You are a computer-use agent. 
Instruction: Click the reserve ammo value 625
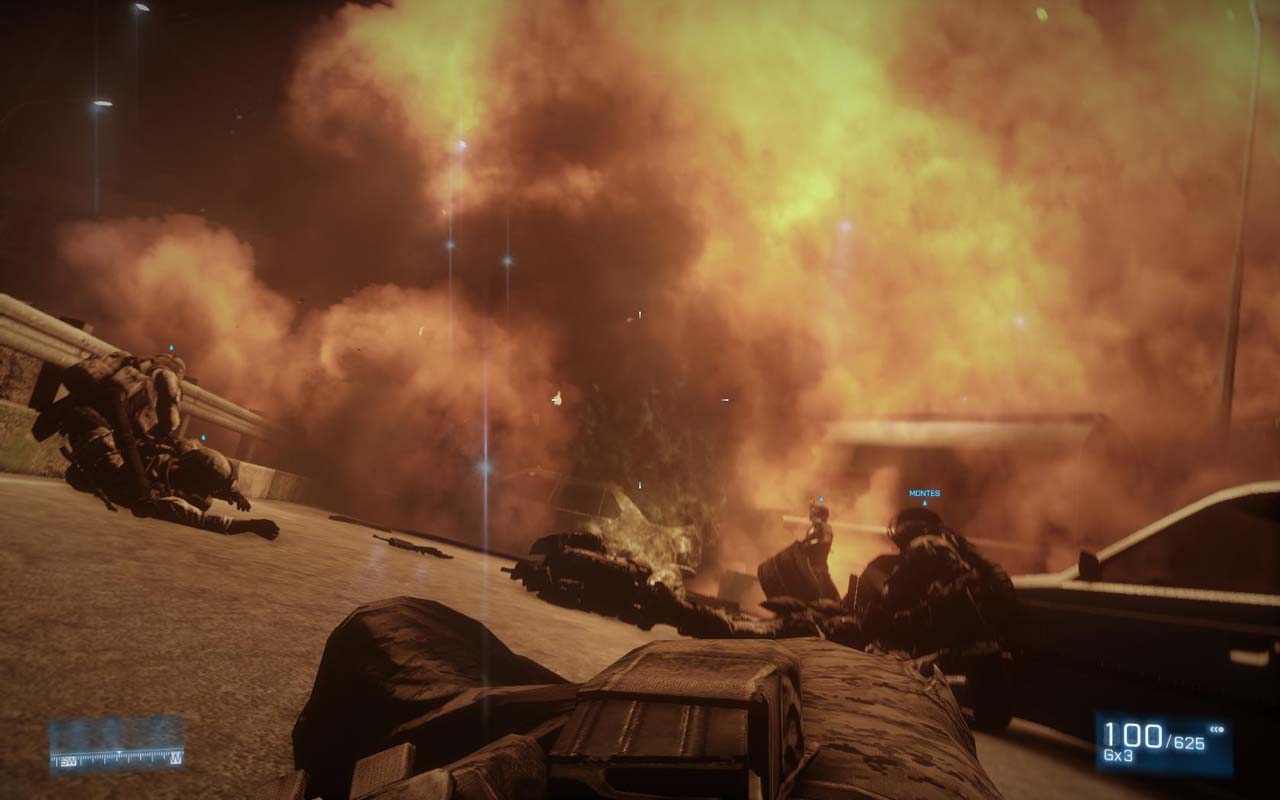coord(1188,740)
